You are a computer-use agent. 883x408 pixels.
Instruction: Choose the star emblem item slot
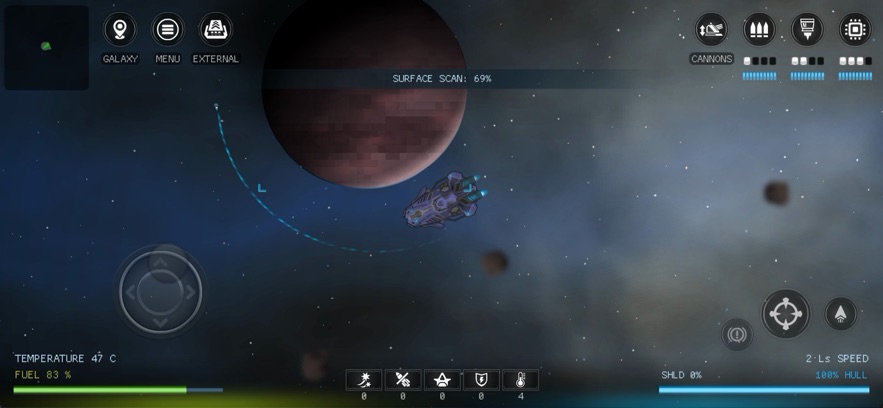click(x=442, y=380)
